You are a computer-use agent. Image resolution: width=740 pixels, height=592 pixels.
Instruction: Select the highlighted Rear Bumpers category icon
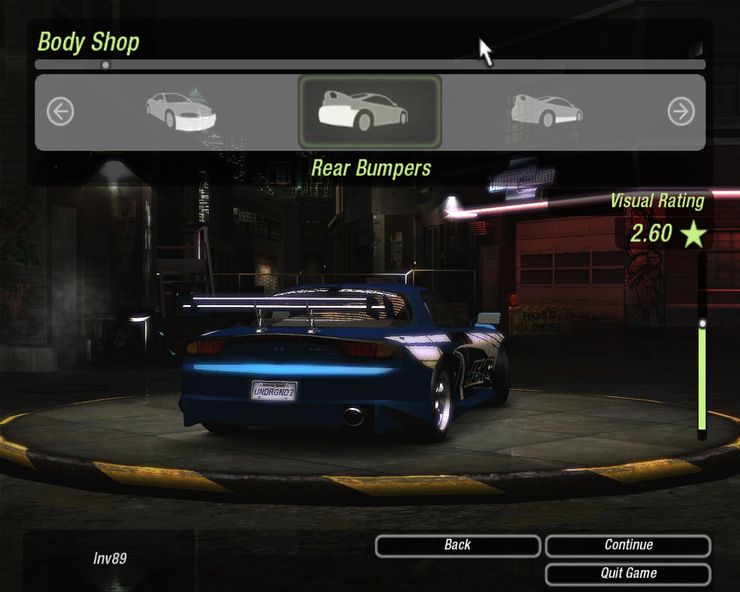click(x=369, y=111)
